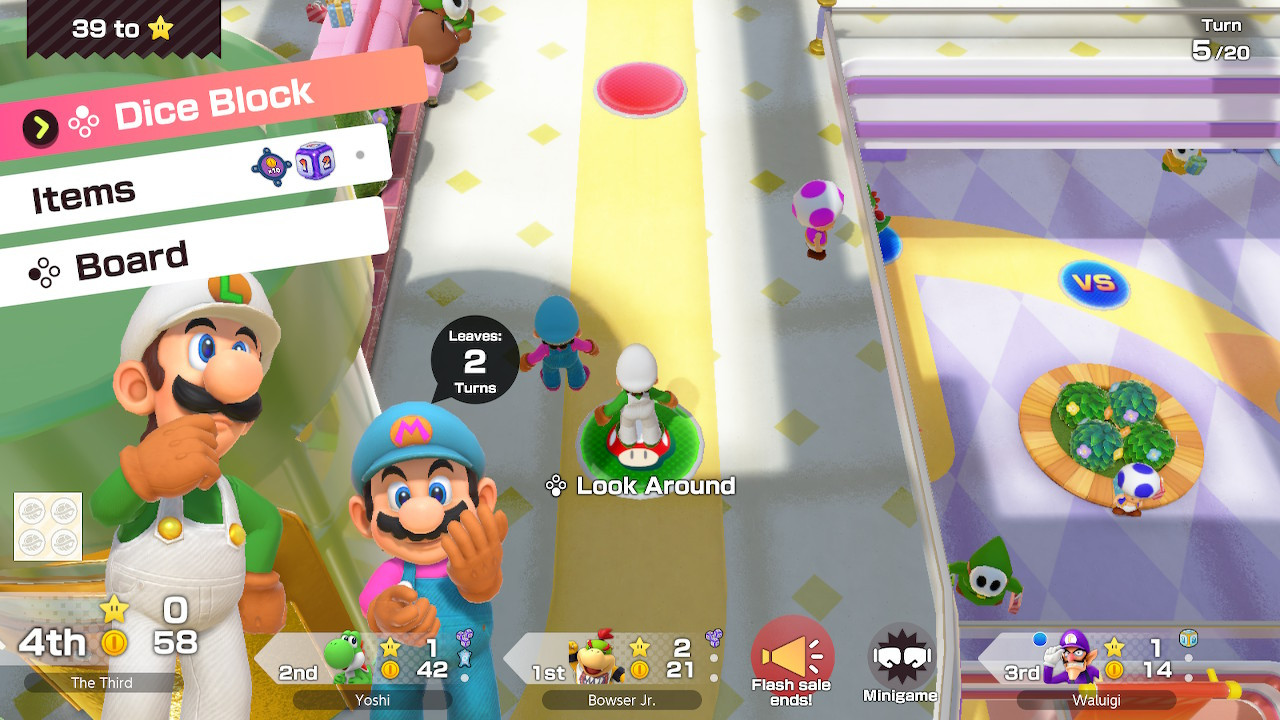1280x720 pixels.
Task: Click the Flash sale megaphone icon
Action: click(791, 655)
